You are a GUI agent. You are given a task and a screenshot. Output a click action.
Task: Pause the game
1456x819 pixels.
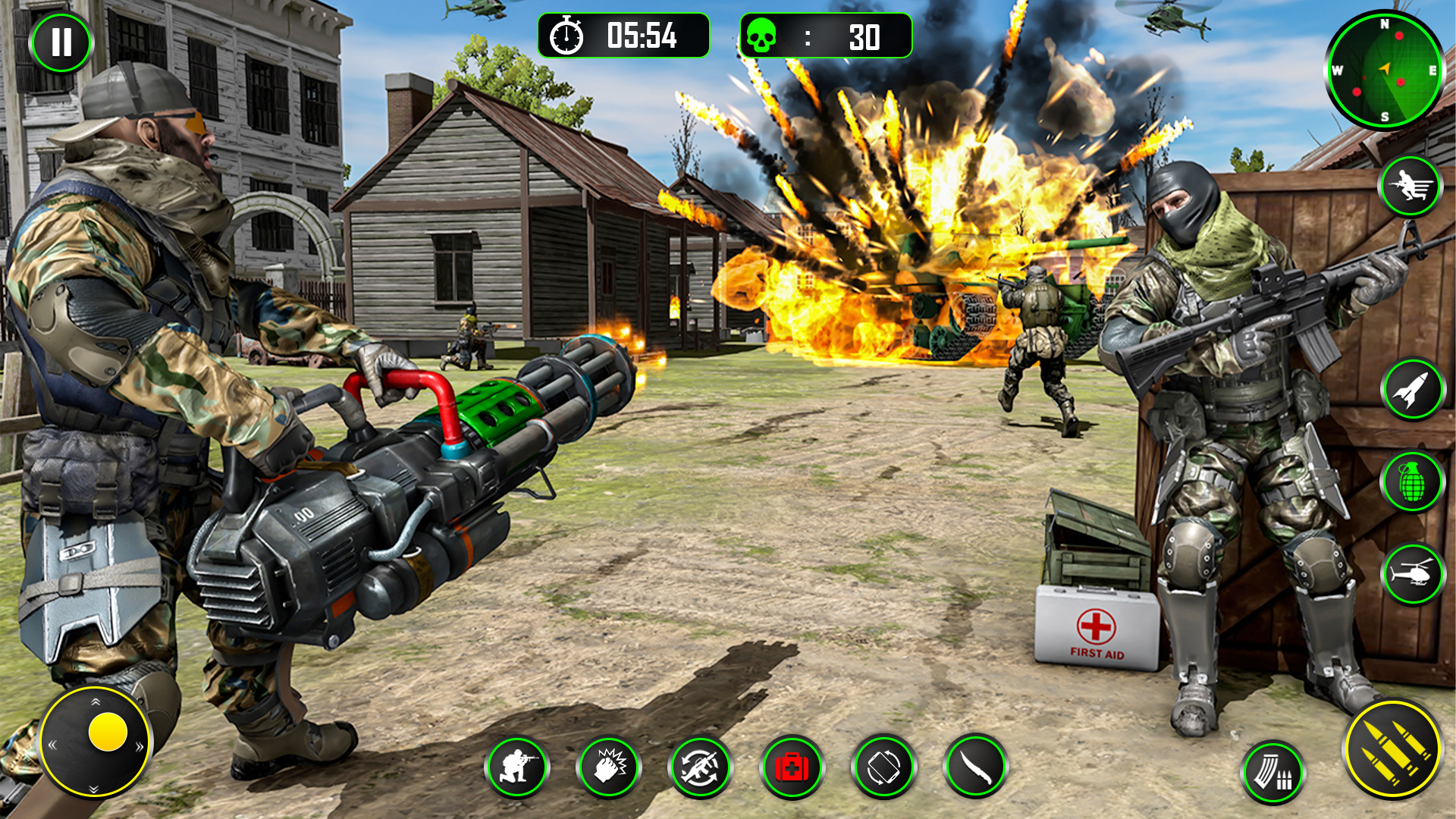[x=61, y=43]
